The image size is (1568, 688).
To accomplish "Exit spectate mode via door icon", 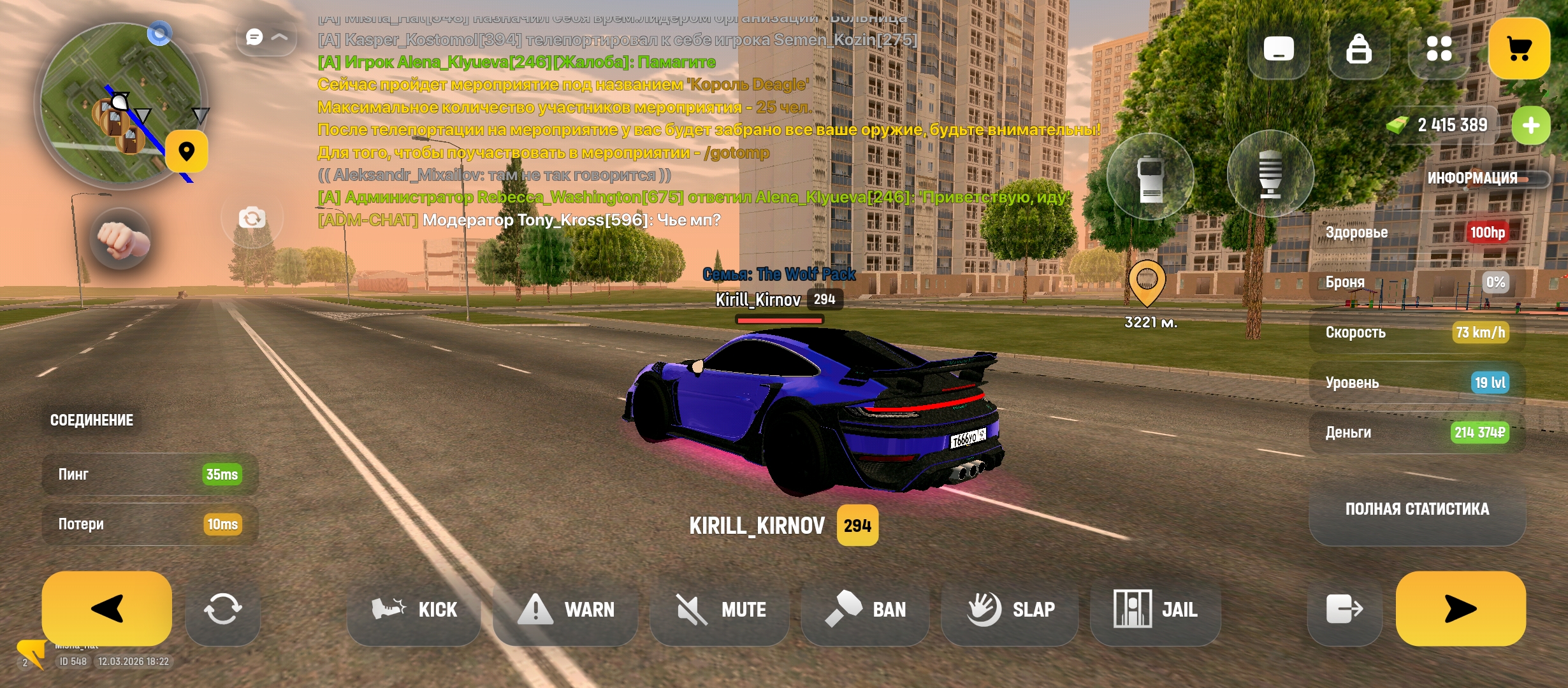I will tap(1344, 610).
